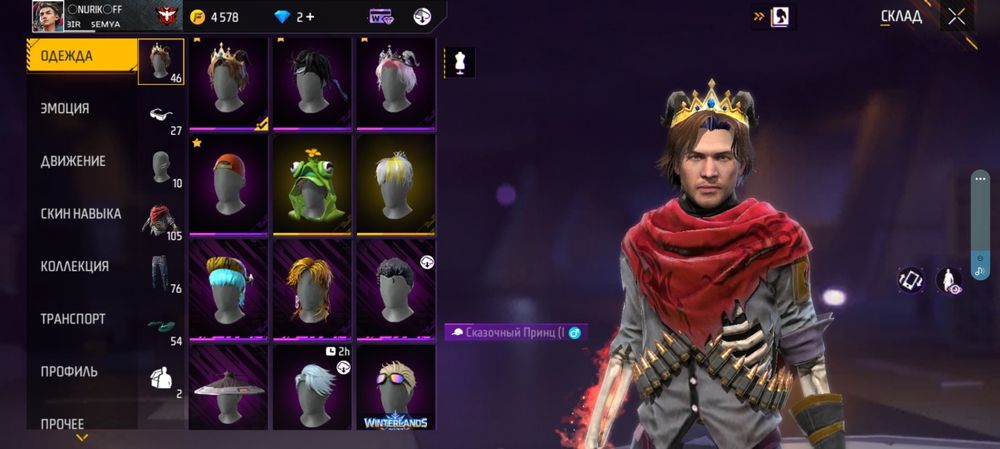Select the blue and yellow hairstyle
Screen dimensions: 1000x449
tap(228, 288)
